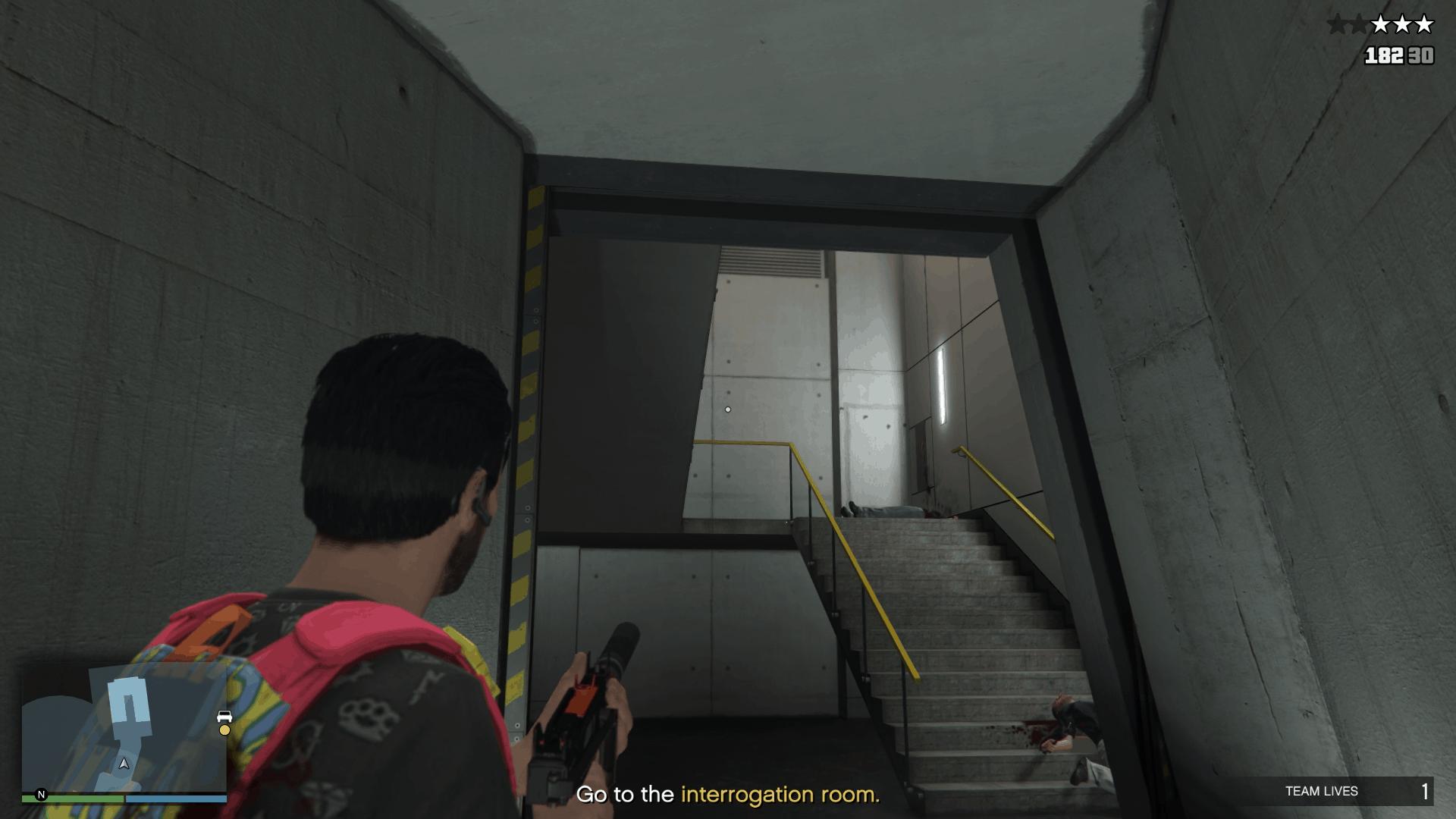Click the rightmost wanted level star
The width and height of the screenshot is (1456, 819).
(1424, 24)
